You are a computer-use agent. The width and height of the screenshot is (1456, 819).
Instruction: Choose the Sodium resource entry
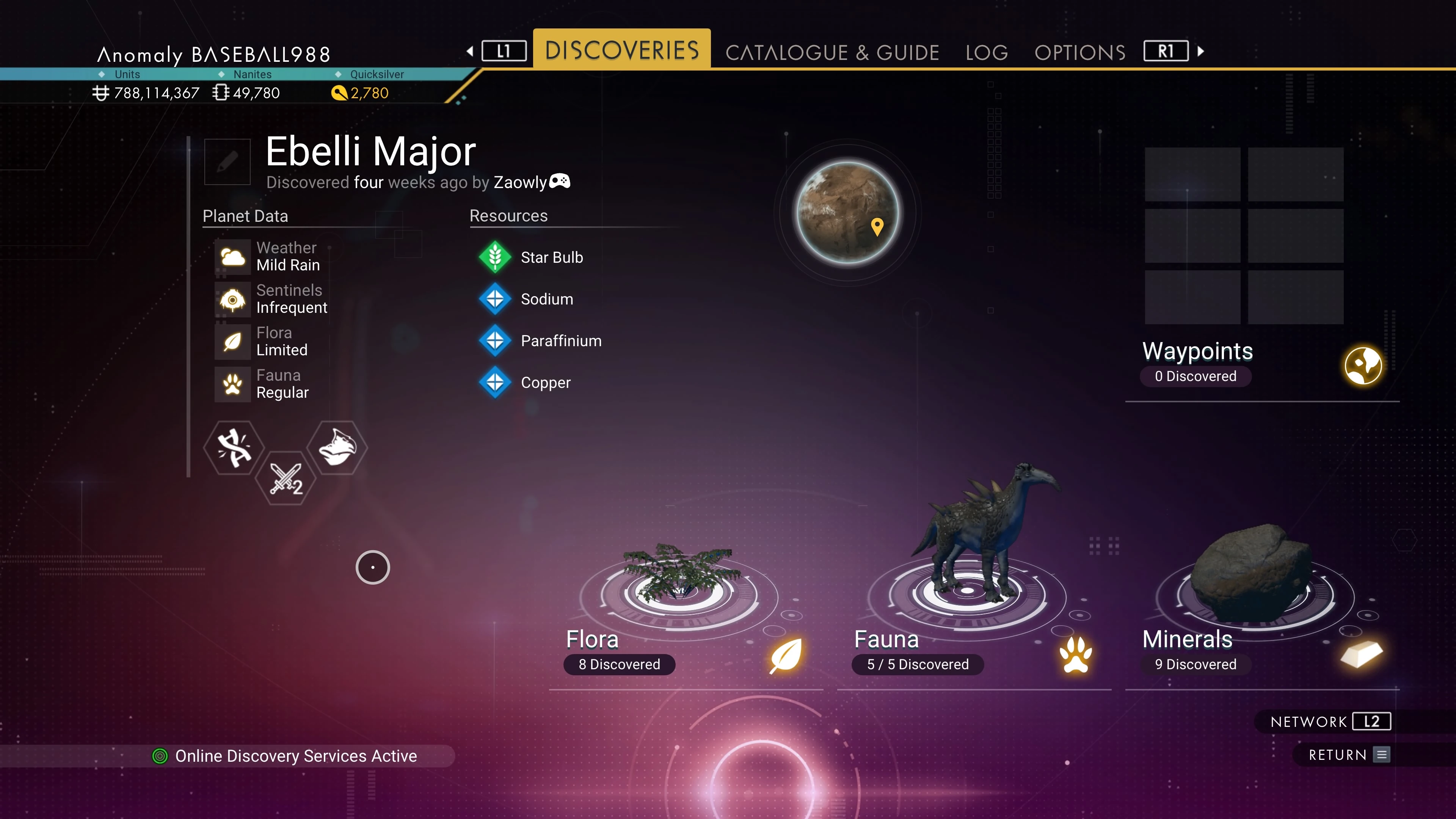(546, 300)
